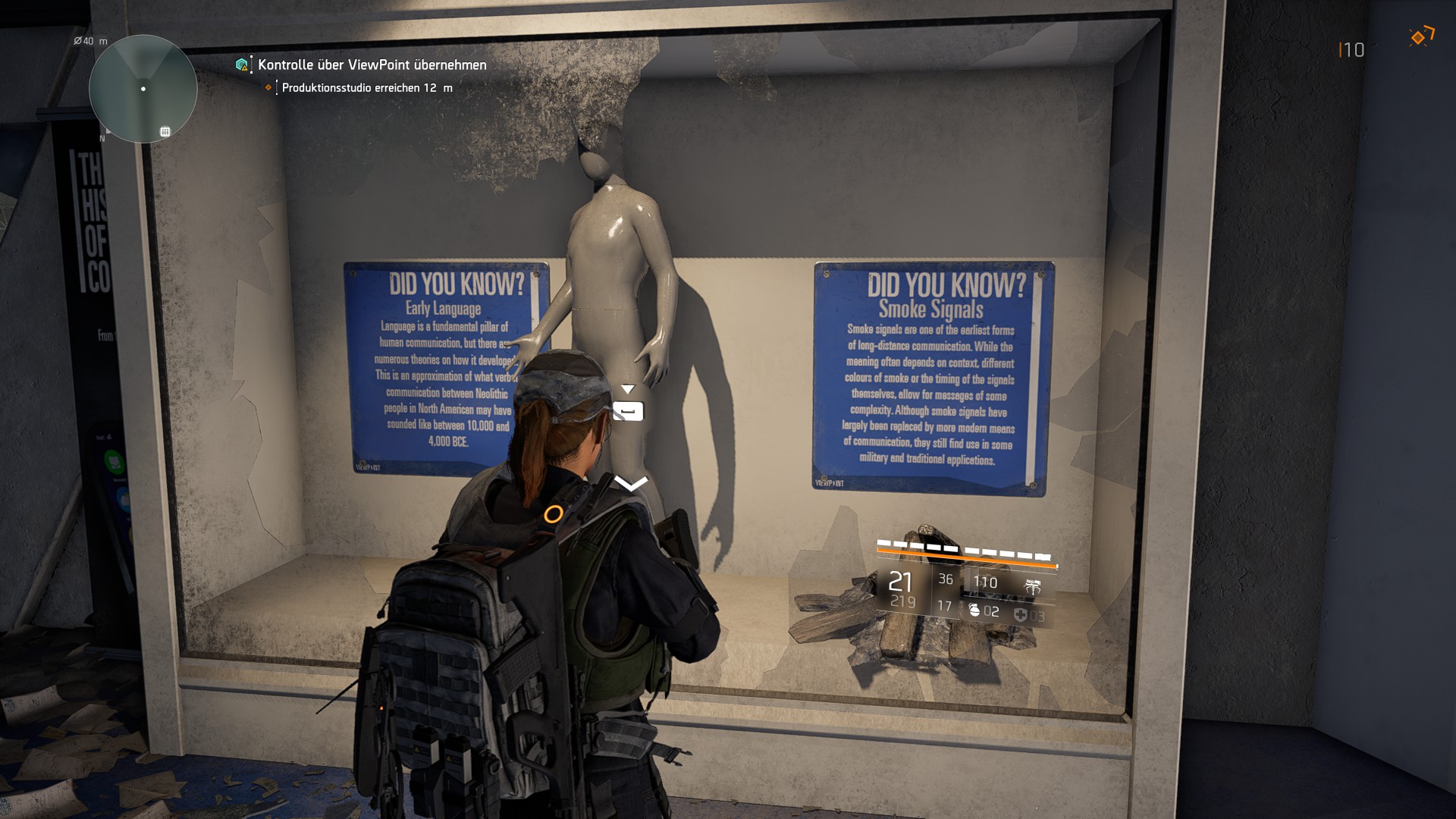Click the hexagonal mission icon beside the objective title

(241, 65)
